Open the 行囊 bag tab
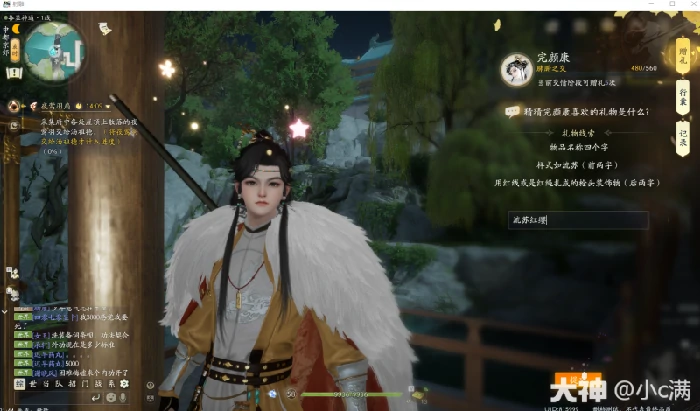The height and width of the screenshot is (411, 700). 682,97
